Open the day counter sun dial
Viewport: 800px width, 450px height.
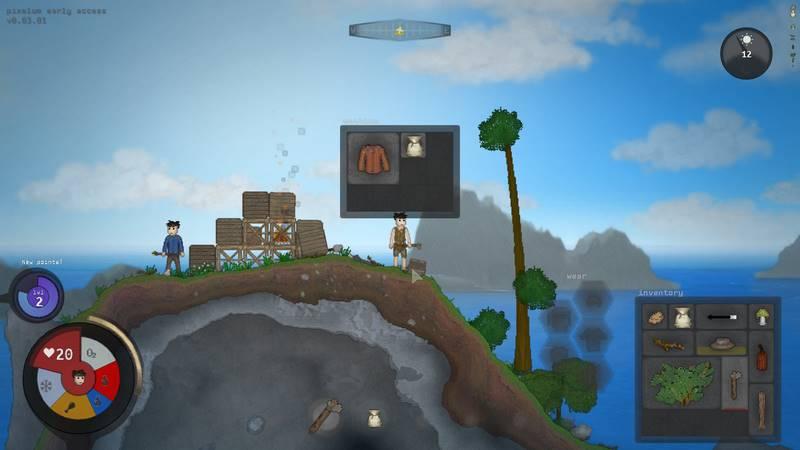(746, 52)
